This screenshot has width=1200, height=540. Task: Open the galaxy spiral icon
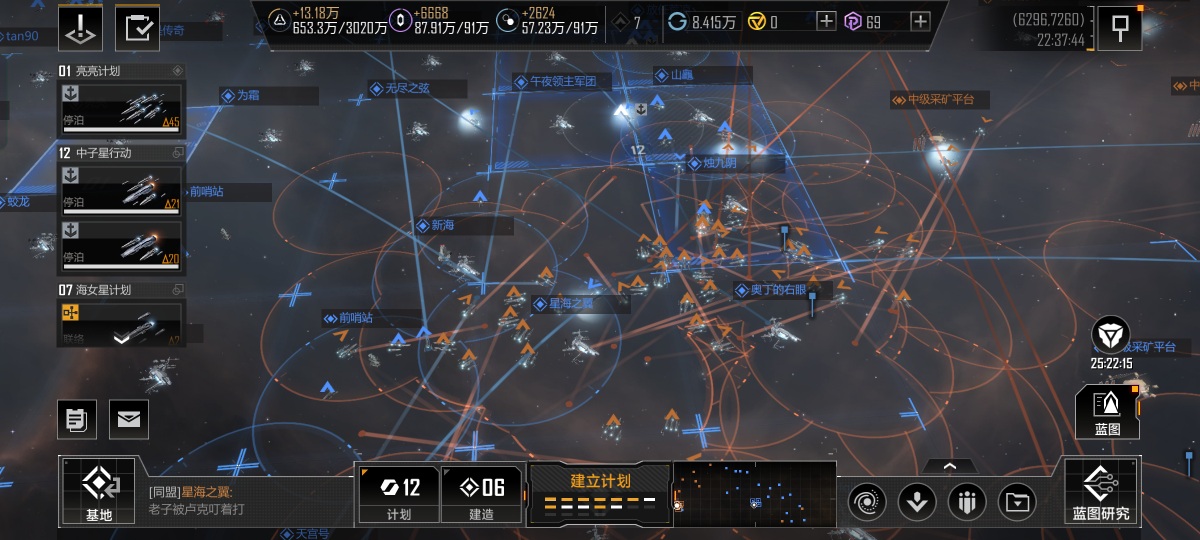pos(867,501)
